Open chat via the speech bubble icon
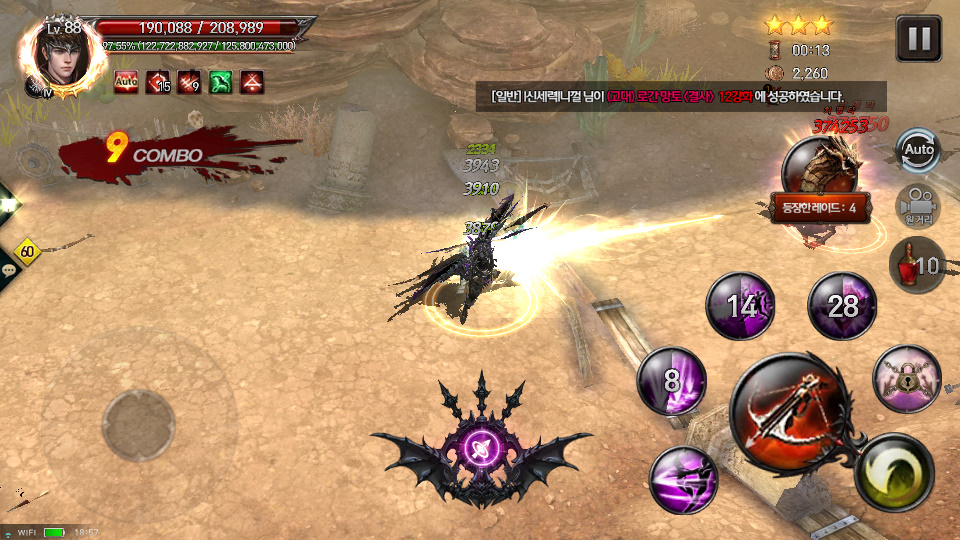 pyautogui.click(x=9, y=270)
